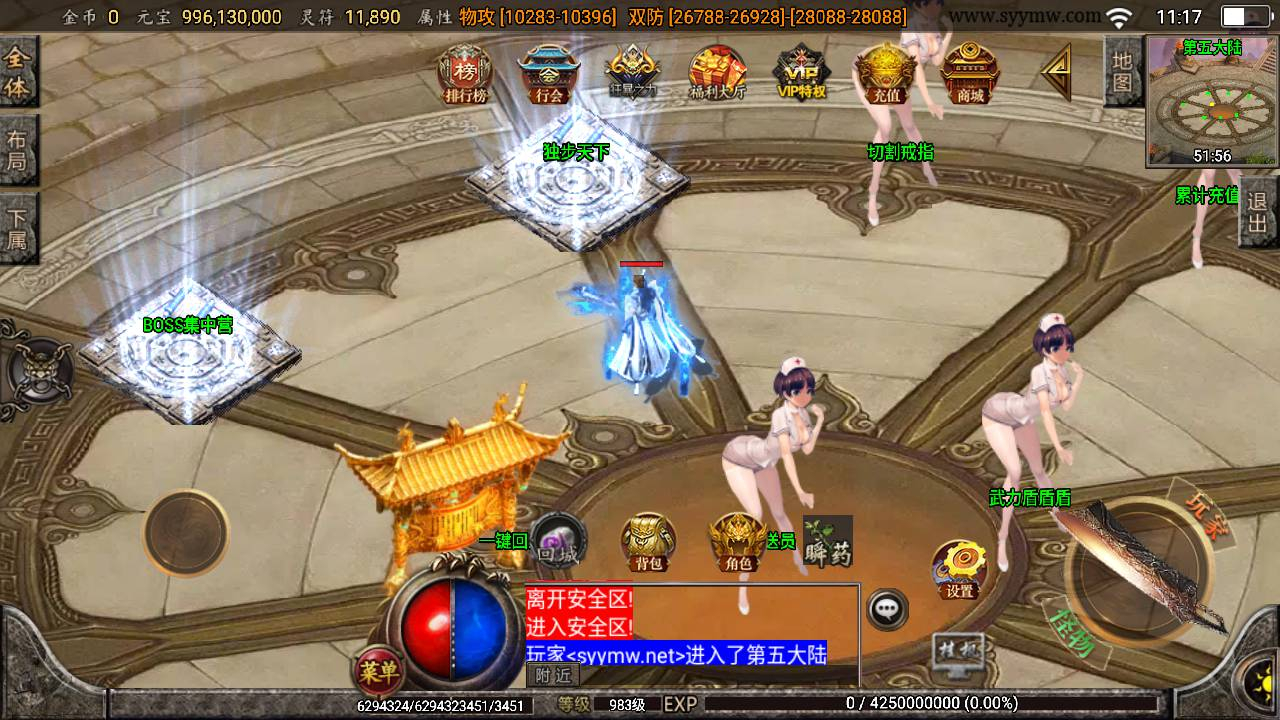Image resolution: width=1280 pixels, height=720 pixels.
Task: Click the 退出 exit button
Action: [x=1258, y=213]
